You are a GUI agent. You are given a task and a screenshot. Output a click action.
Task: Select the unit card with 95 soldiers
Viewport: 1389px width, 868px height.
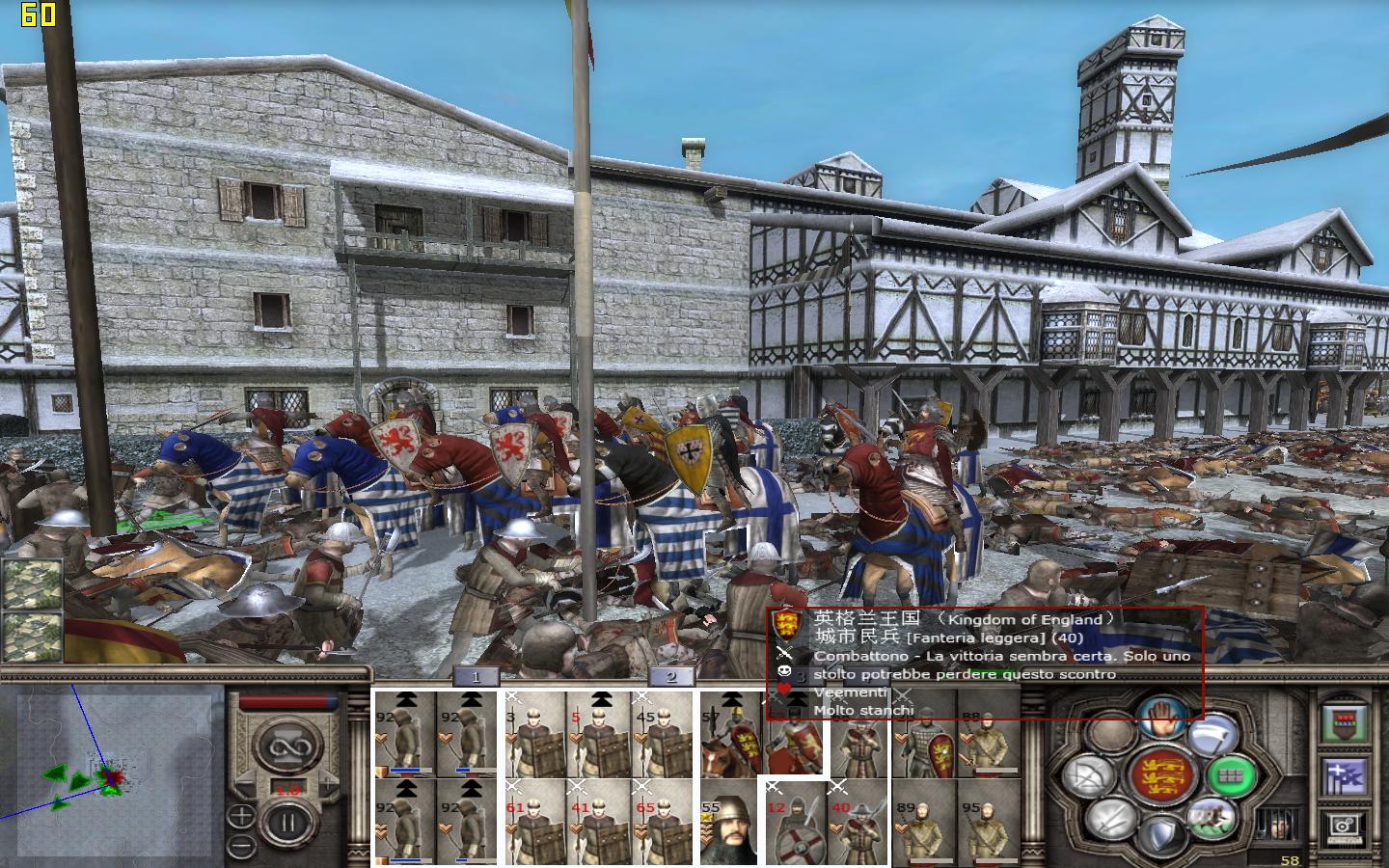(x=988, y=823)
